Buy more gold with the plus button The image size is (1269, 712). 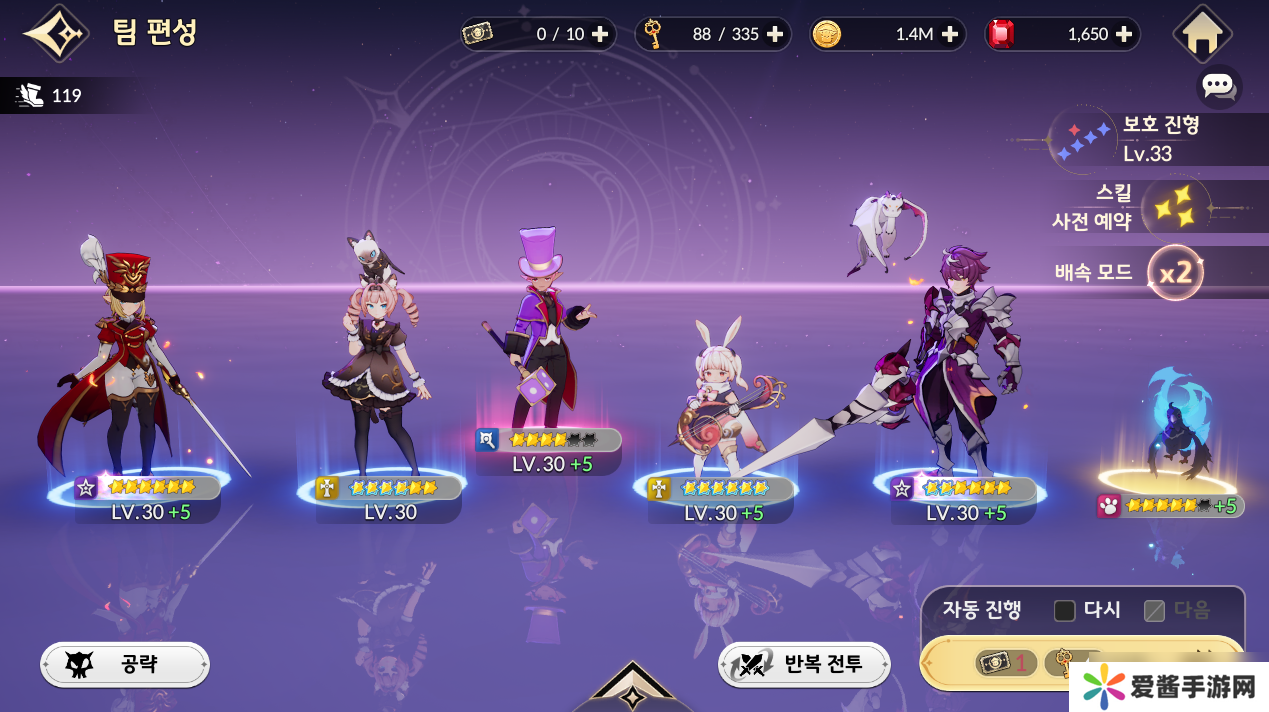(950, 34)
